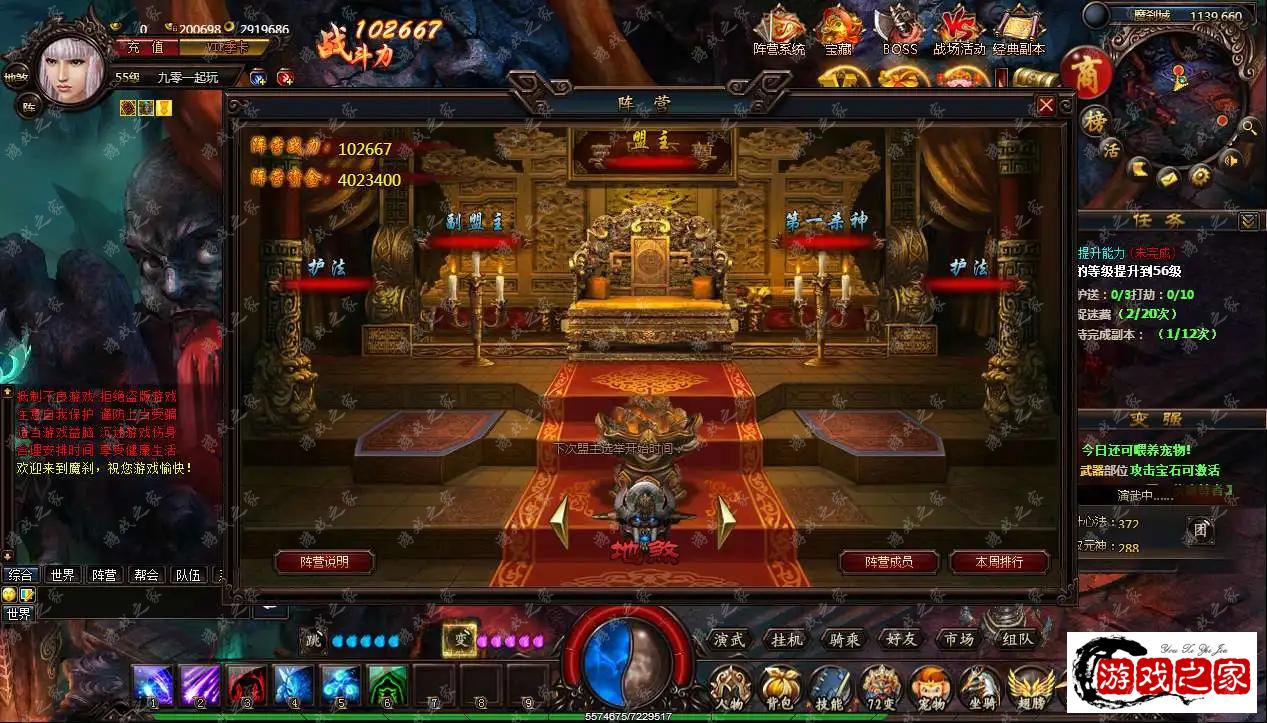
Task: Open the 阵营系统 faction system icon
Action: (x=778, y=31)
